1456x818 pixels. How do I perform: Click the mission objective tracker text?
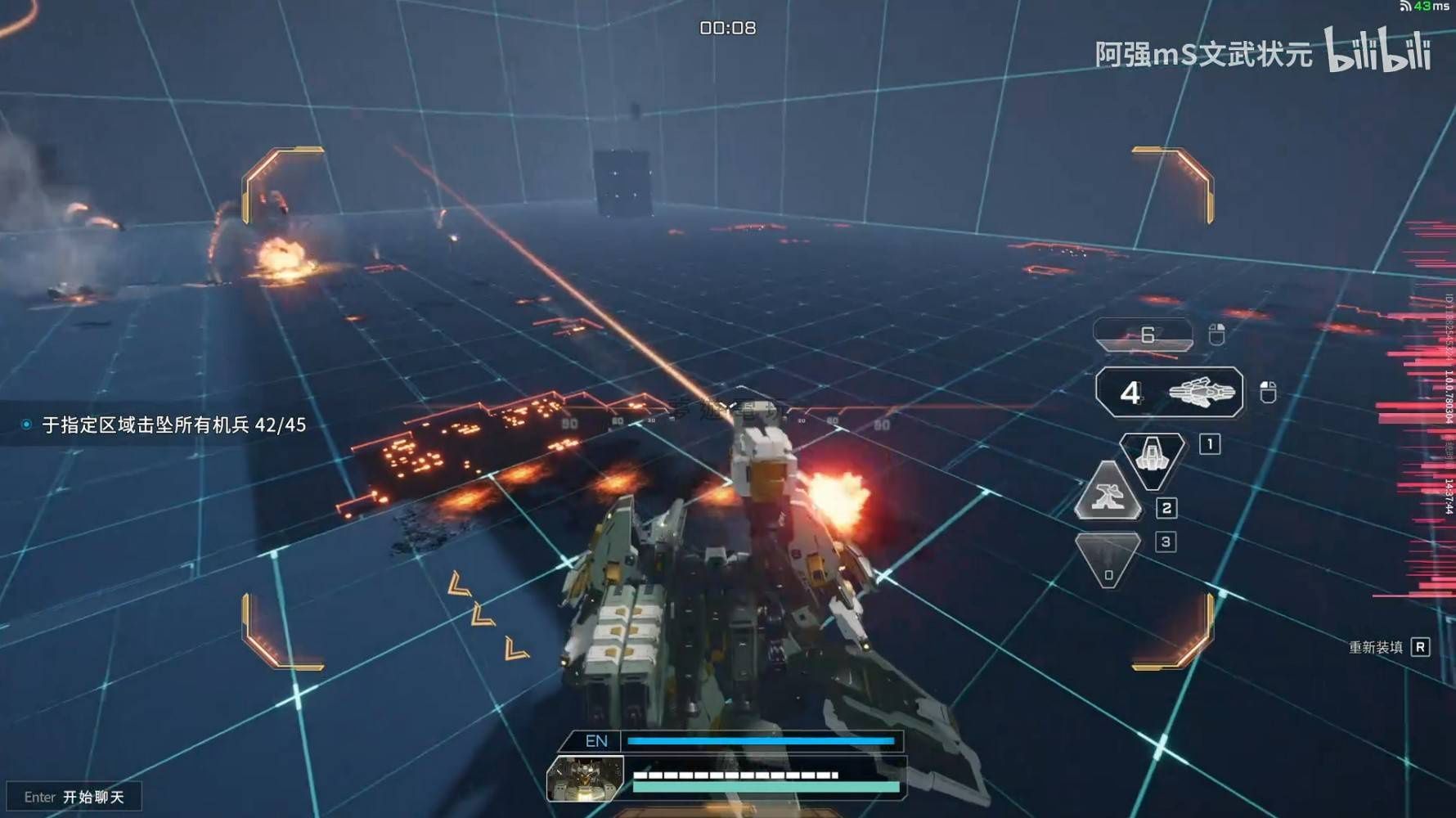click(x=173, y=425)
